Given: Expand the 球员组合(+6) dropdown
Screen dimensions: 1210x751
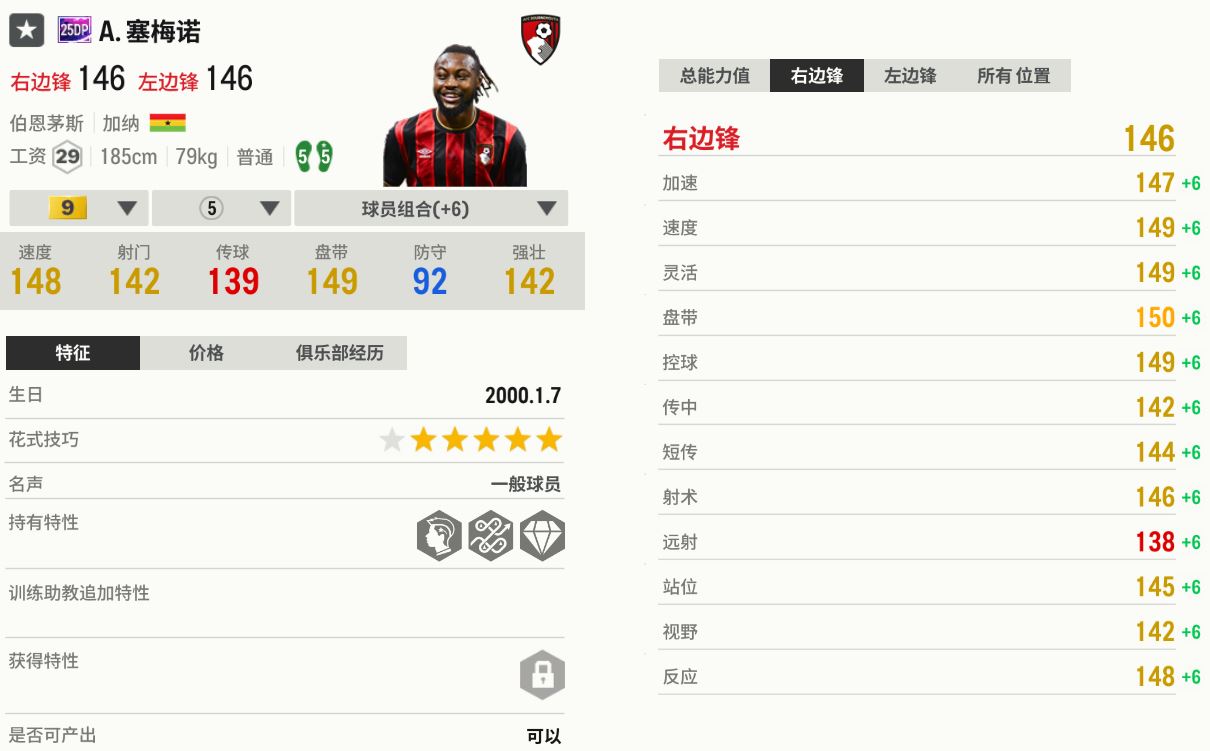Looking at the screenshot, I should (x=431, y=208).
